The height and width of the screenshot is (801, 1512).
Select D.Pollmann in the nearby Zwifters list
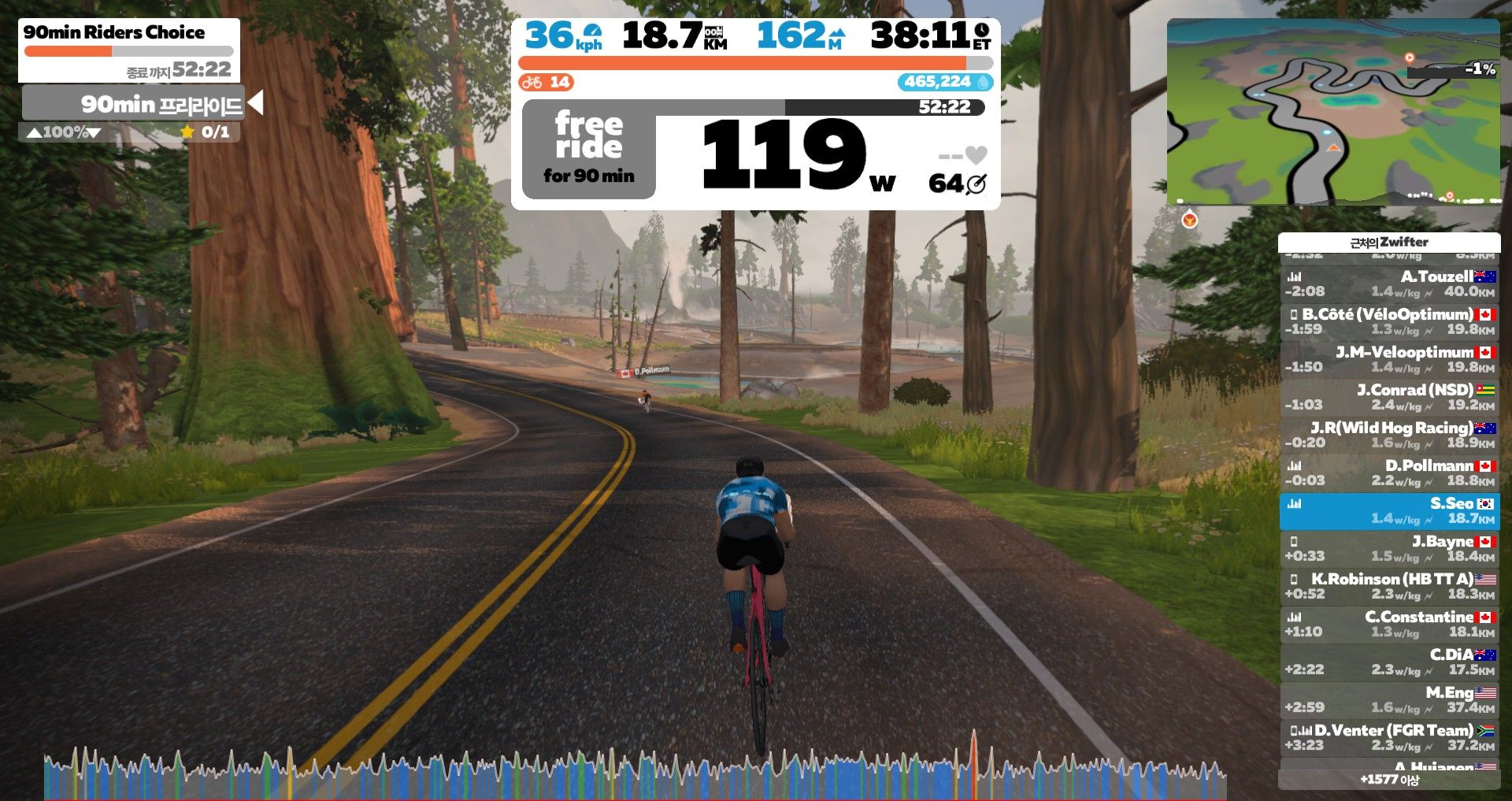click(x=1389, y=473)
